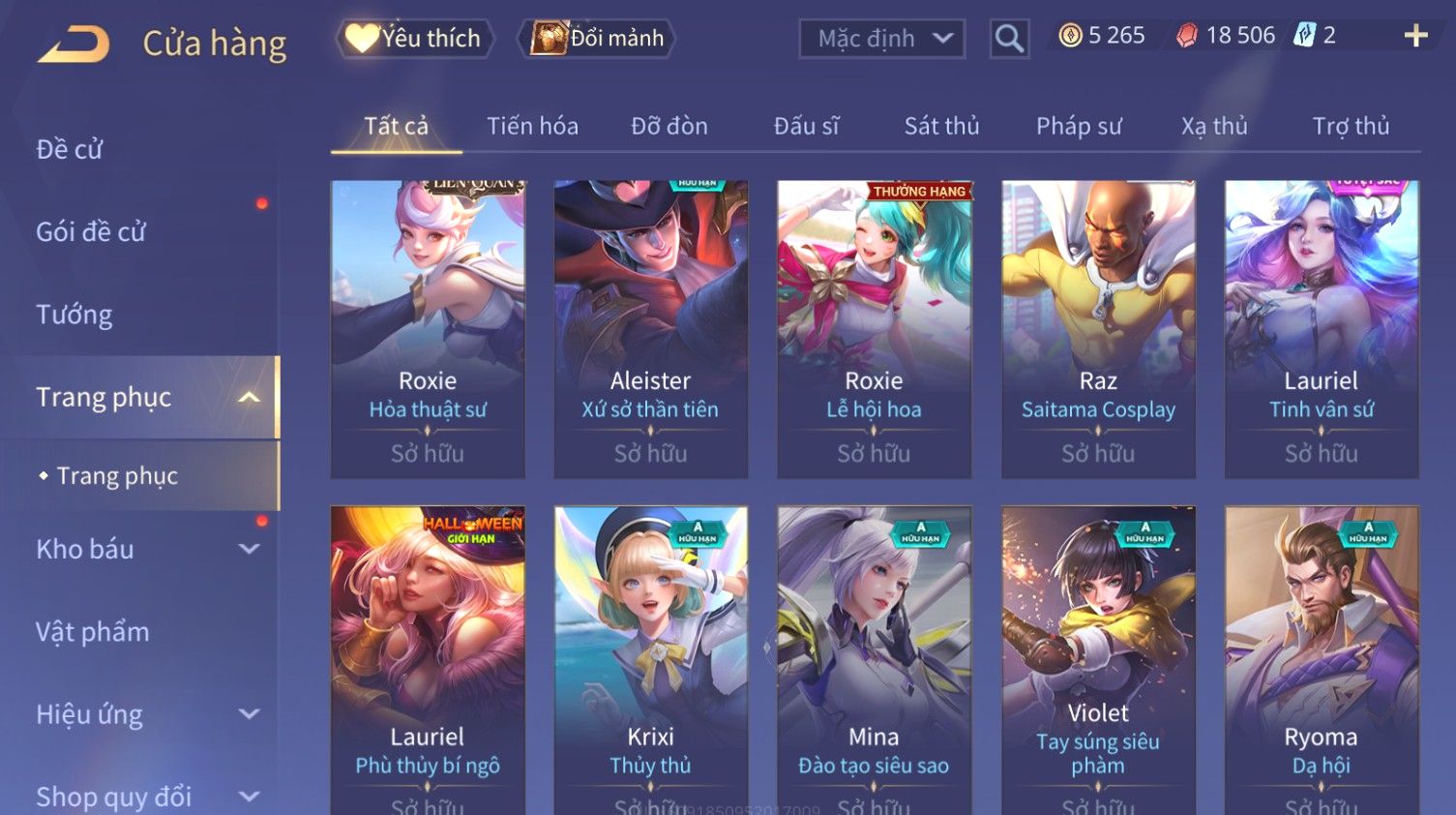Pick the Krixi Thủy thủ skin card
The height and width of the screenshot is (815, 1456).
coord(650,658)
